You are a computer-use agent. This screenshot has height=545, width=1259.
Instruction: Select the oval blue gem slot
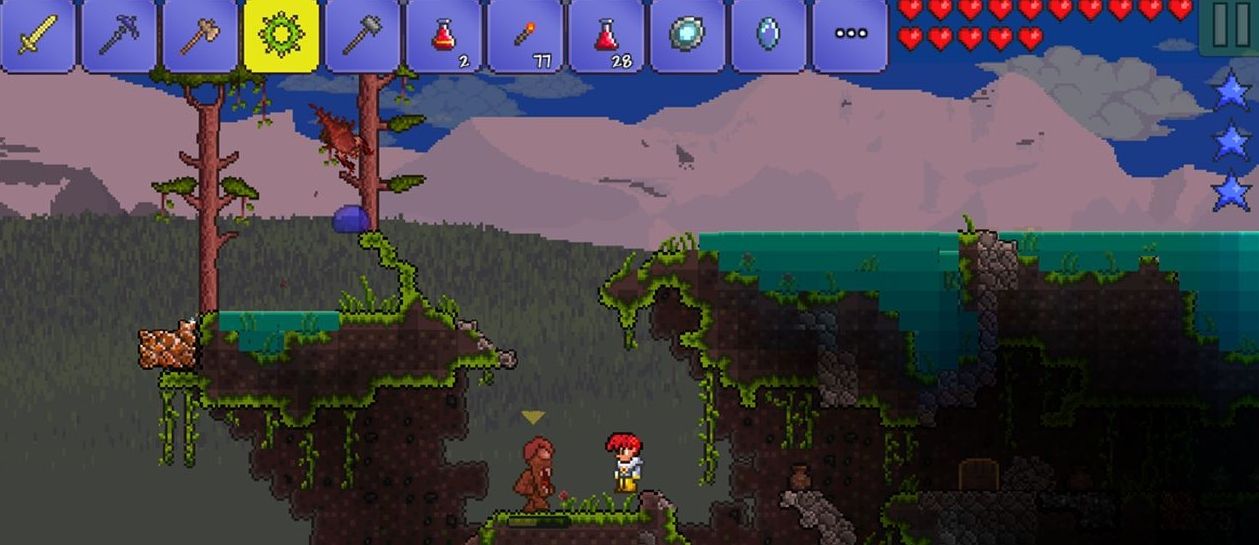[768, 35]
